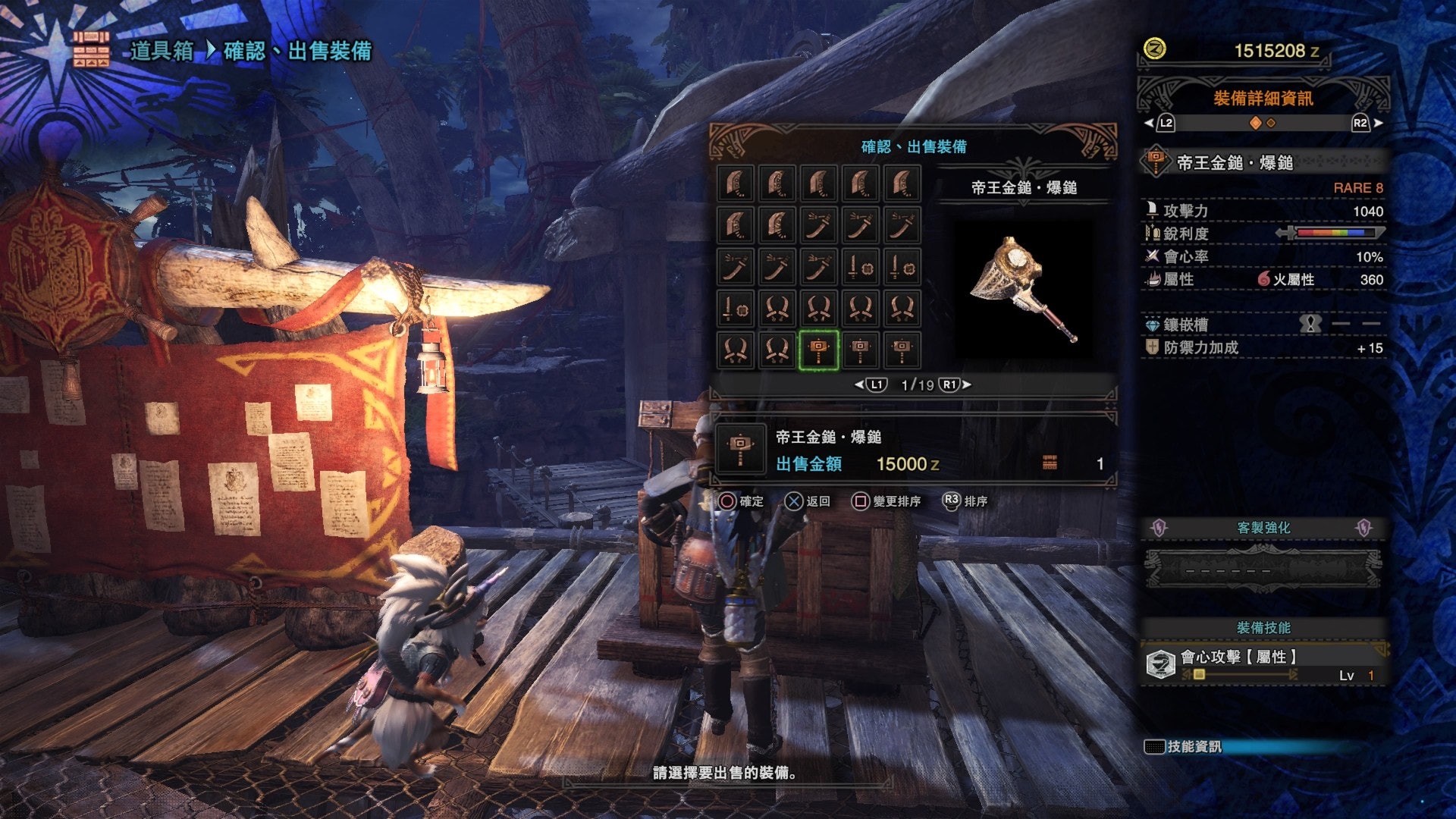The image size is (1456, 819).
Task: Select the green-highlighted hammer slot
Action: (818, 350)
